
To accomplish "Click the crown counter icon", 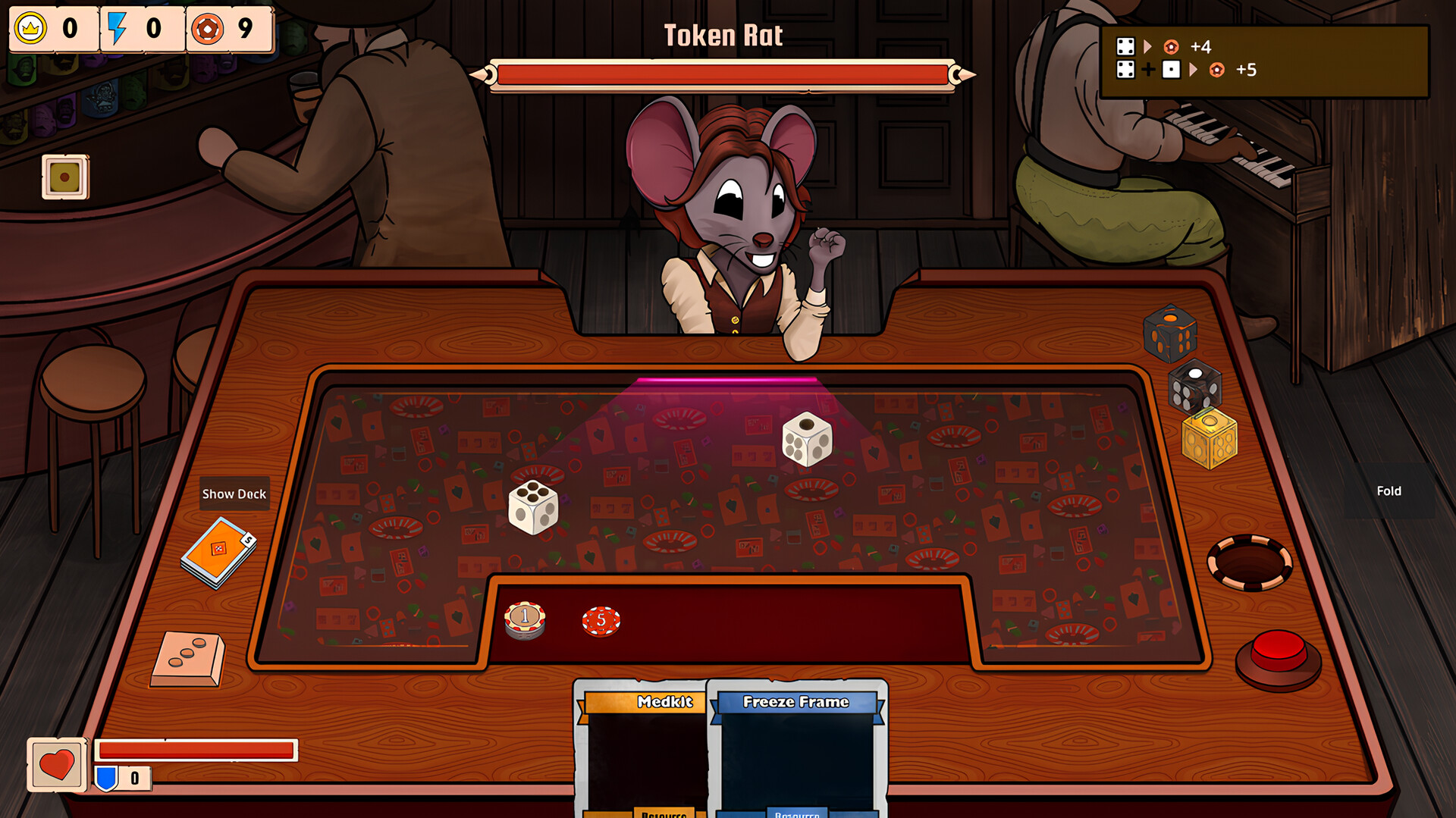I will 30,30.
